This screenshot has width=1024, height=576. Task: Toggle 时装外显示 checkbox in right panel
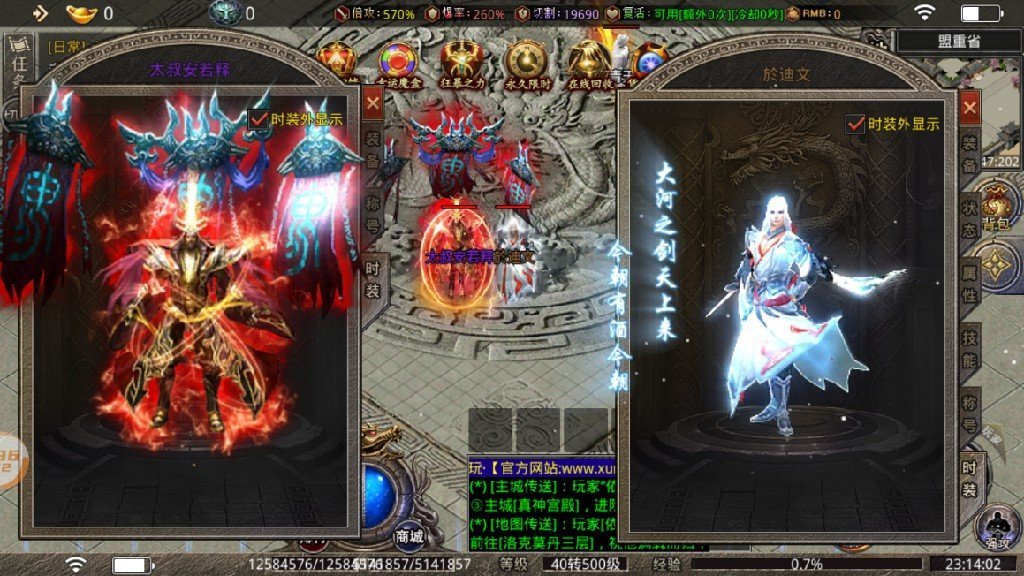coord(855,124)
